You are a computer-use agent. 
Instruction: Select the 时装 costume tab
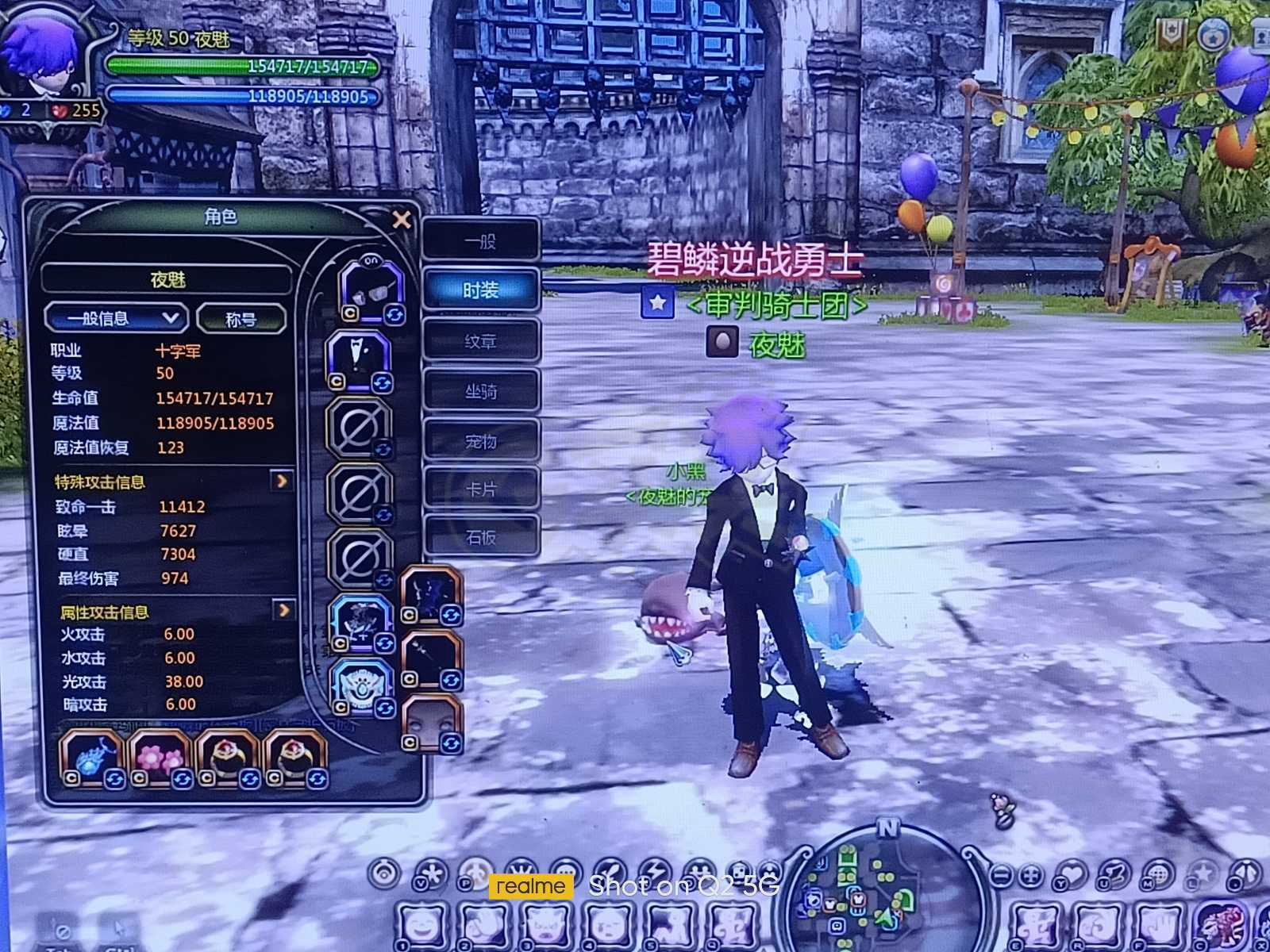coord(481,290)
